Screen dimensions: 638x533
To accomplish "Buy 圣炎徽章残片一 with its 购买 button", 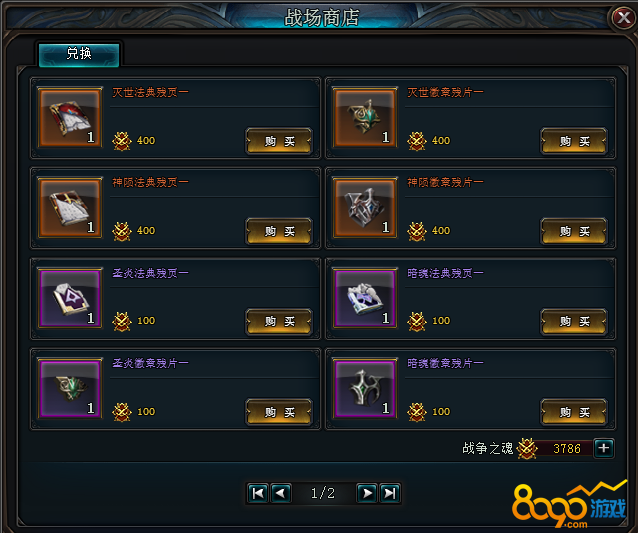I will coord(279,411).
